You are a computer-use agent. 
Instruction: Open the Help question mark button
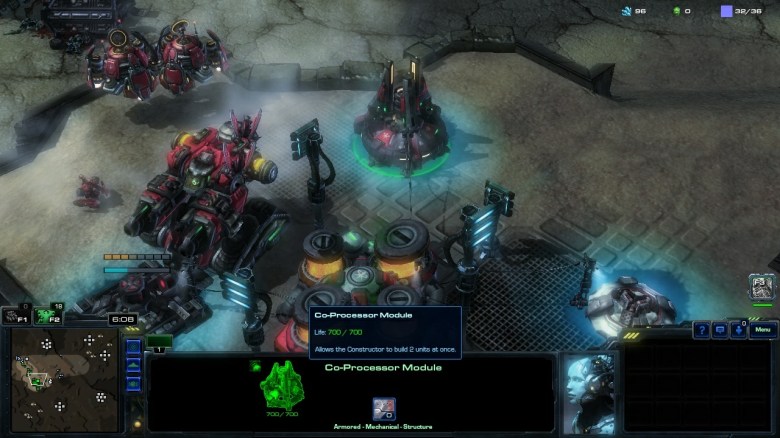coord(702,329)
